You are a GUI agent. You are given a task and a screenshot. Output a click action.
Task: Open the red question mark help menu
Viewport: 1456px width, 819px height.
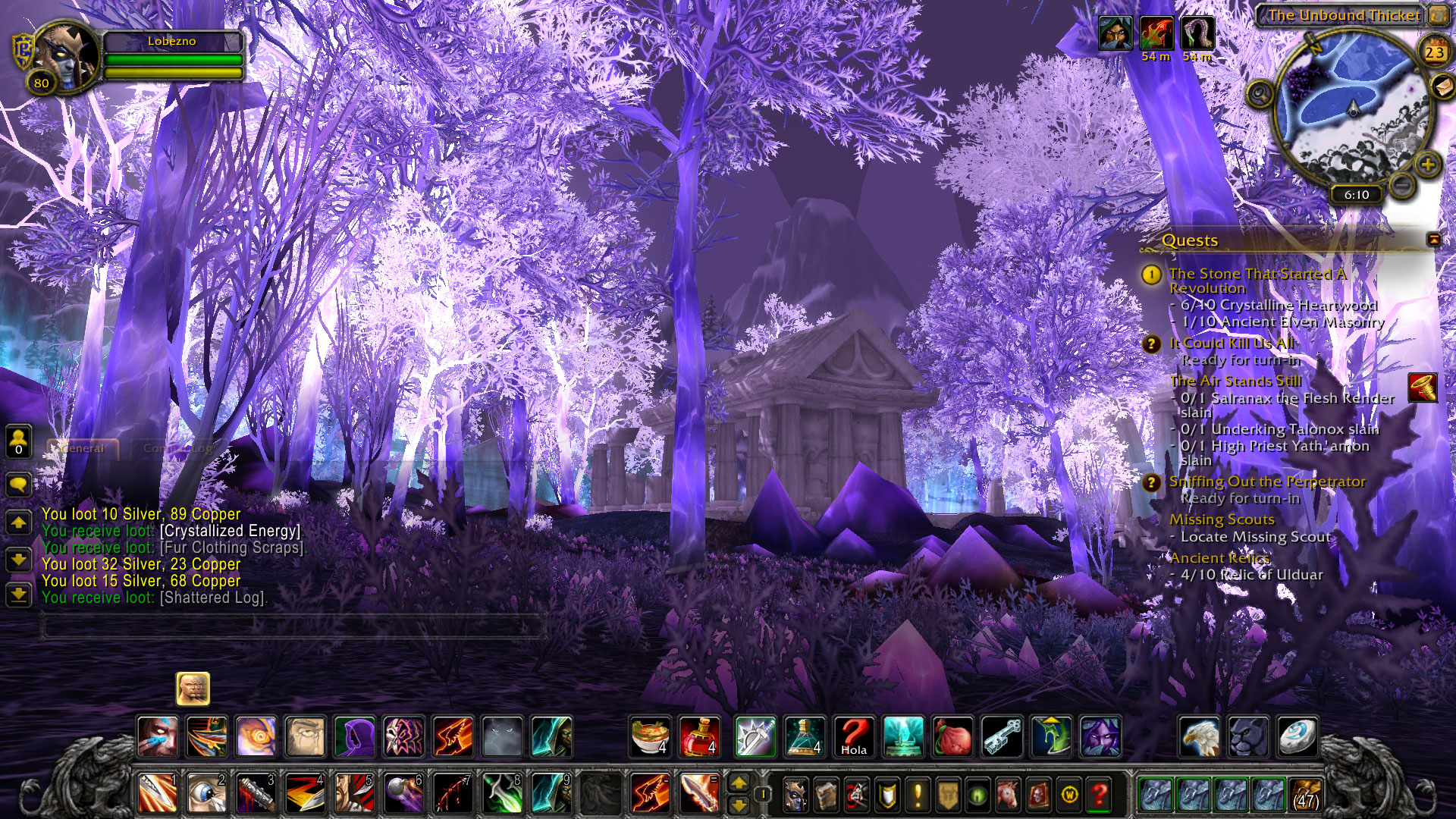tap(1099, 795)
